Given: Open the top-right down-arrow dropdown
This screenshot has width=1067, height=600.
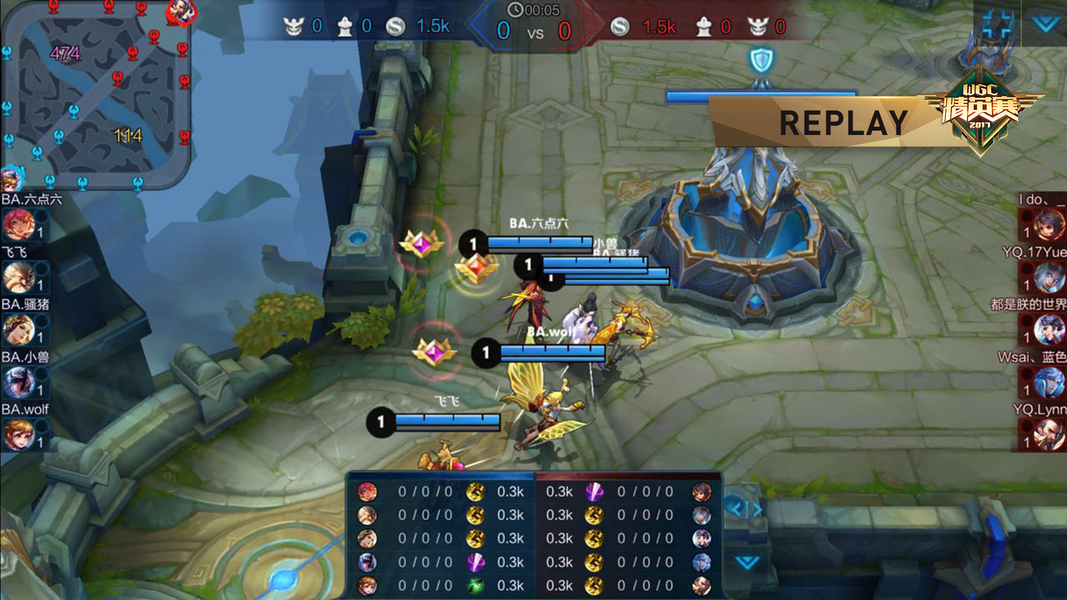Looking at the screenshot, I should click(1046, 24).
